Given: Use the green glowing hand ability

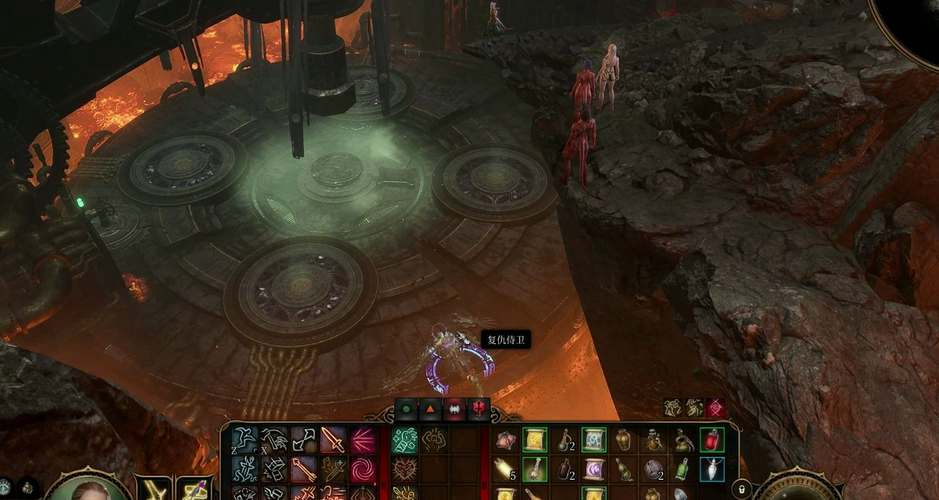Looking at the screenshot, I should [405, 439].
